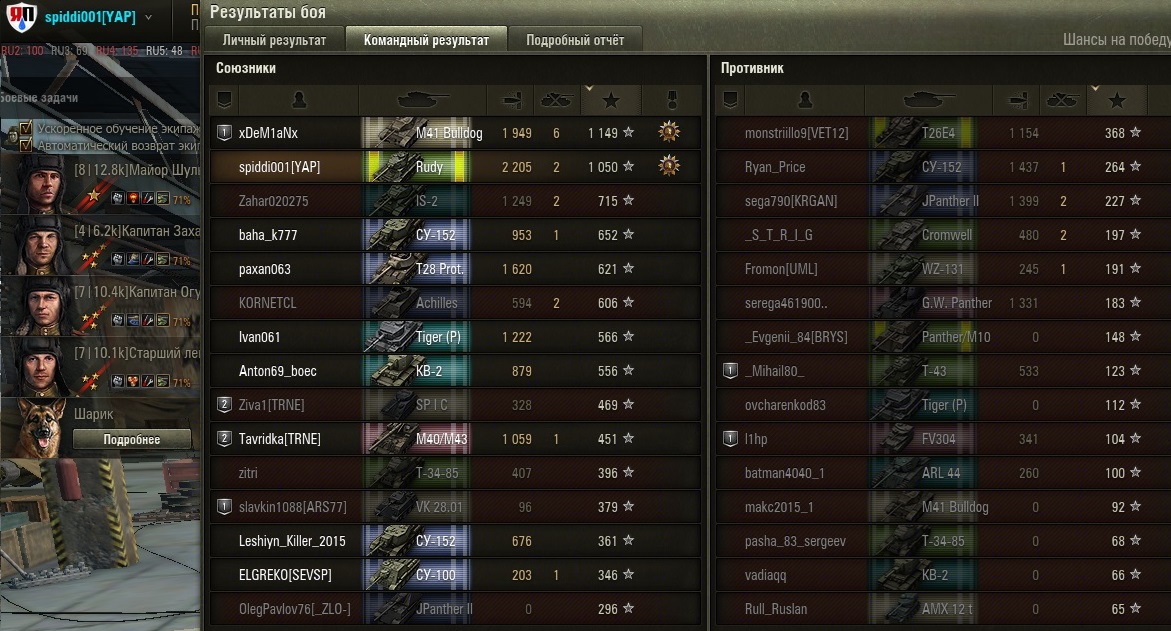Image resolution: width=1171 pixels, height=631 pixels.
Task: Click xDeM1aNx's achievement medal icon
Action: 669,132
